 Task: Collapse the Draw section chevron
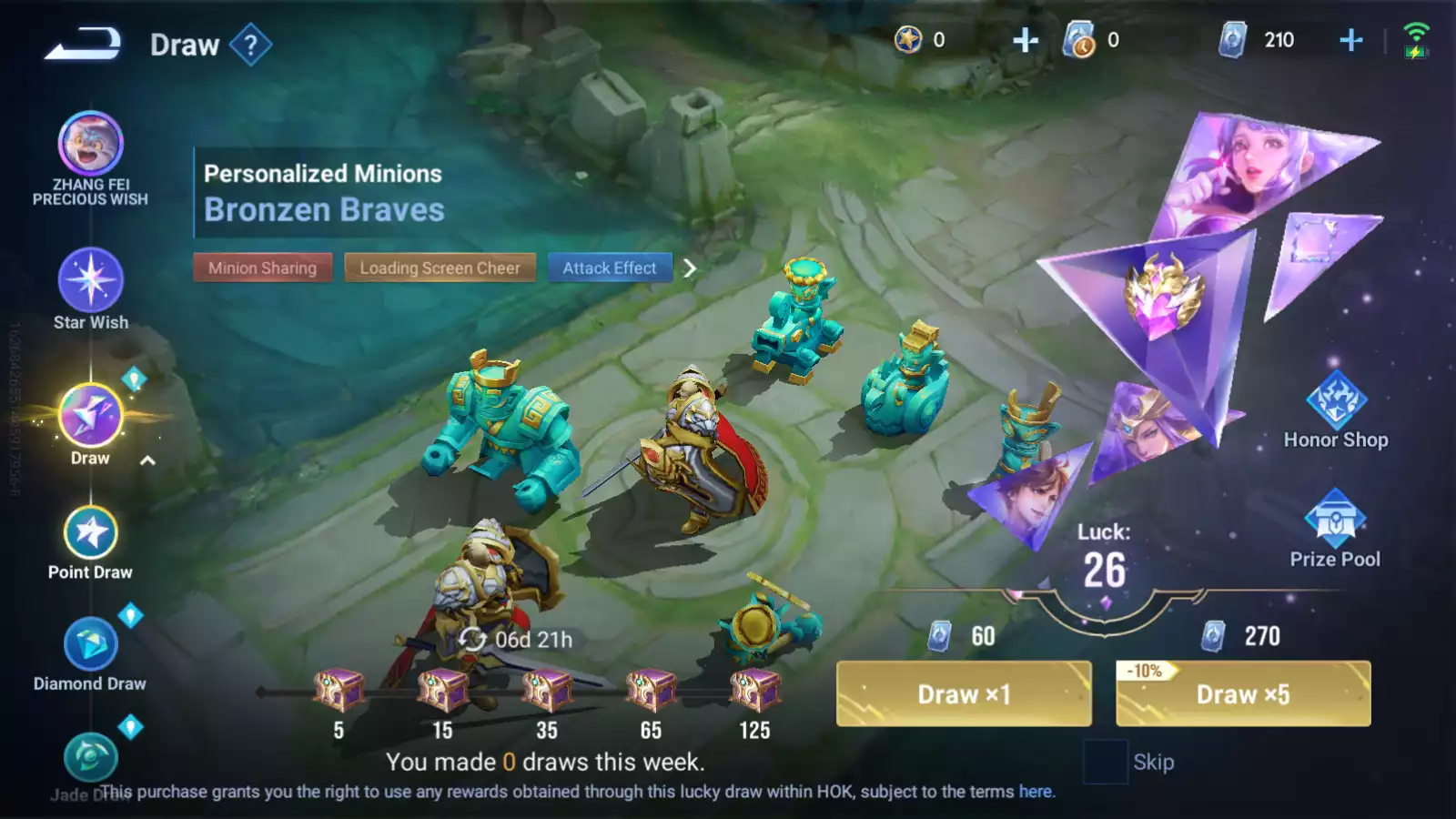[x=146, y=460]
